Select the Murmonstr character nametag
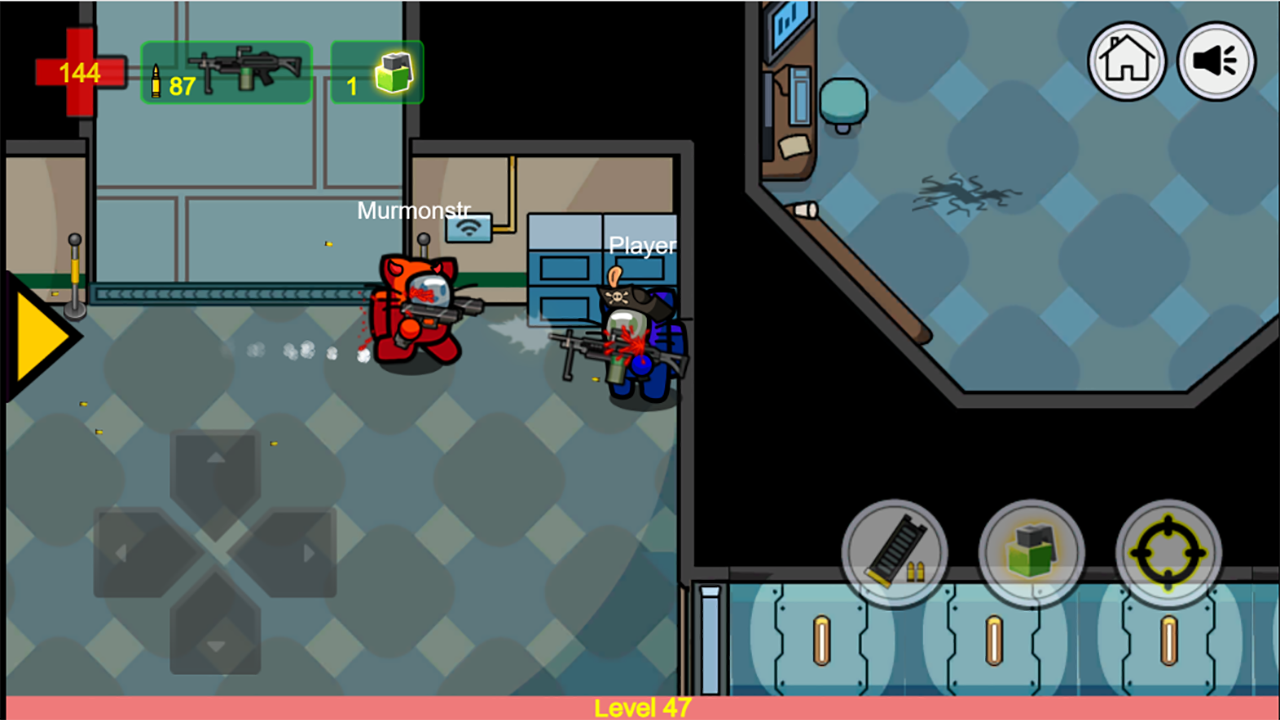Screen dimensions: 1280x720 pos(413,211)
